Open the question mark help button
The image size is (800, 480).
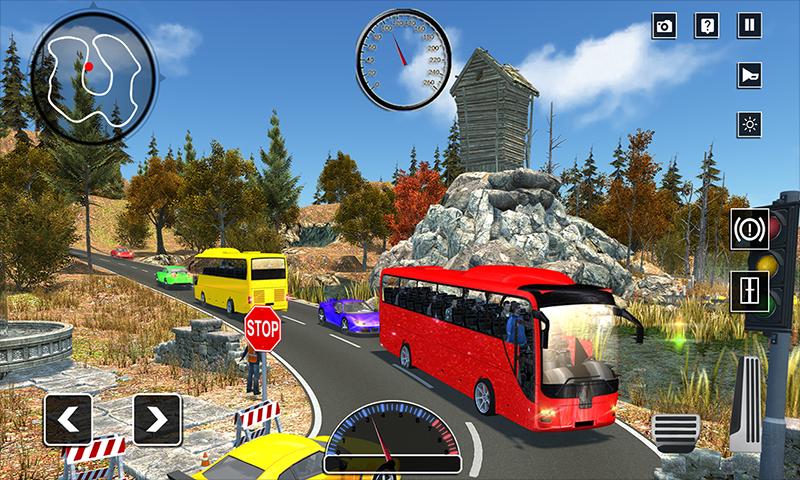coord(707,26)
